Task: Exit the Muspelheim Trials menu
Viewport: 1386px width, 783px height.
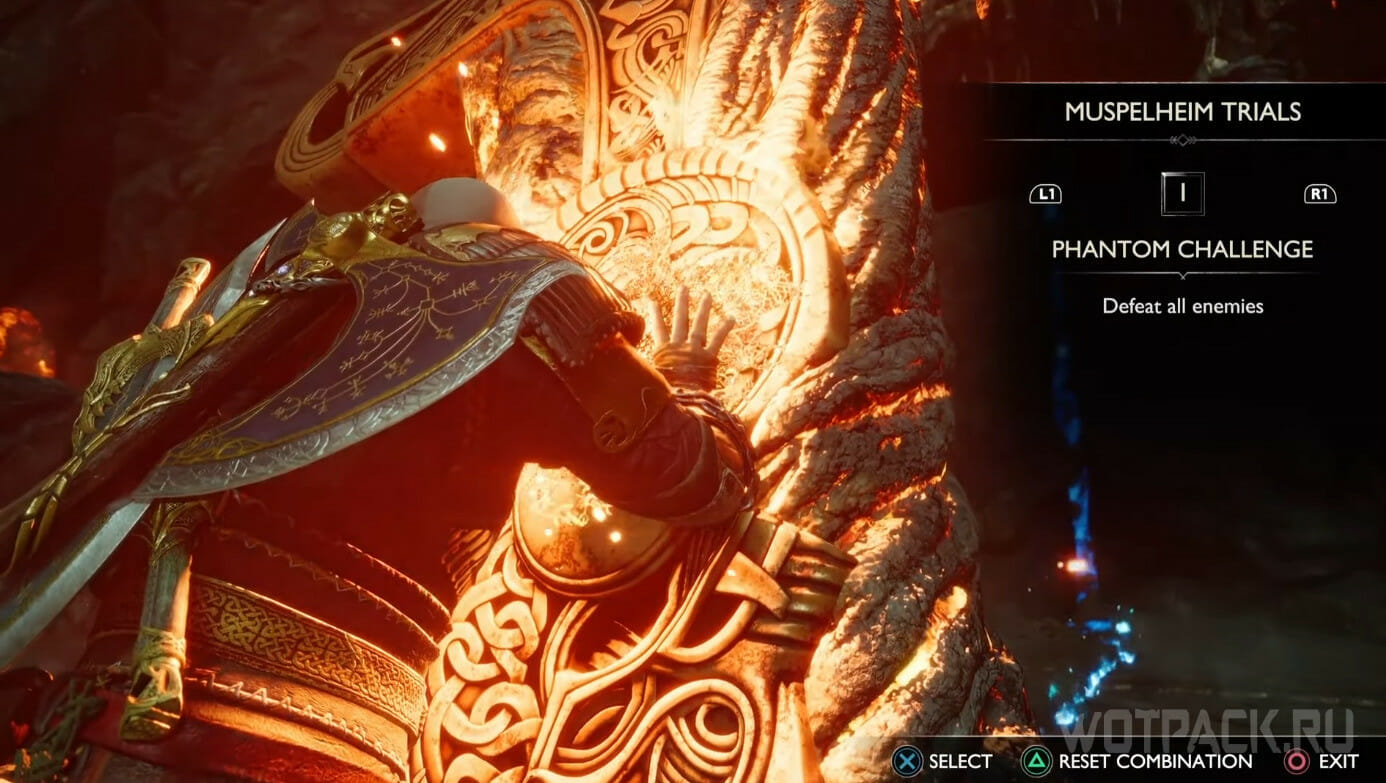Action: coord(1320,762)
